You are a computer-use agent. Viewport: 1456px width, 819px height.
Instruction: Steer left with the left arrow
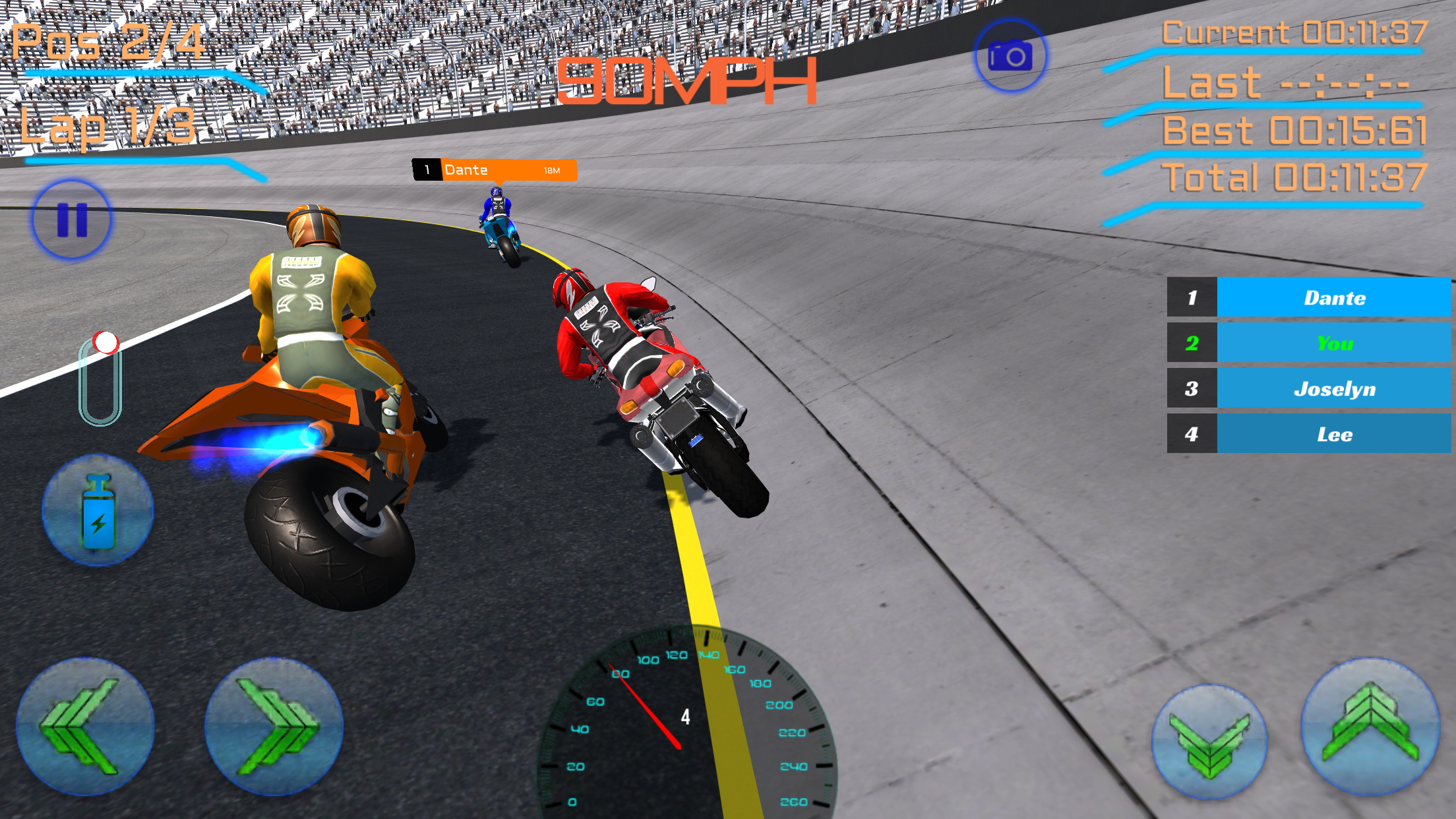(84, 726)
